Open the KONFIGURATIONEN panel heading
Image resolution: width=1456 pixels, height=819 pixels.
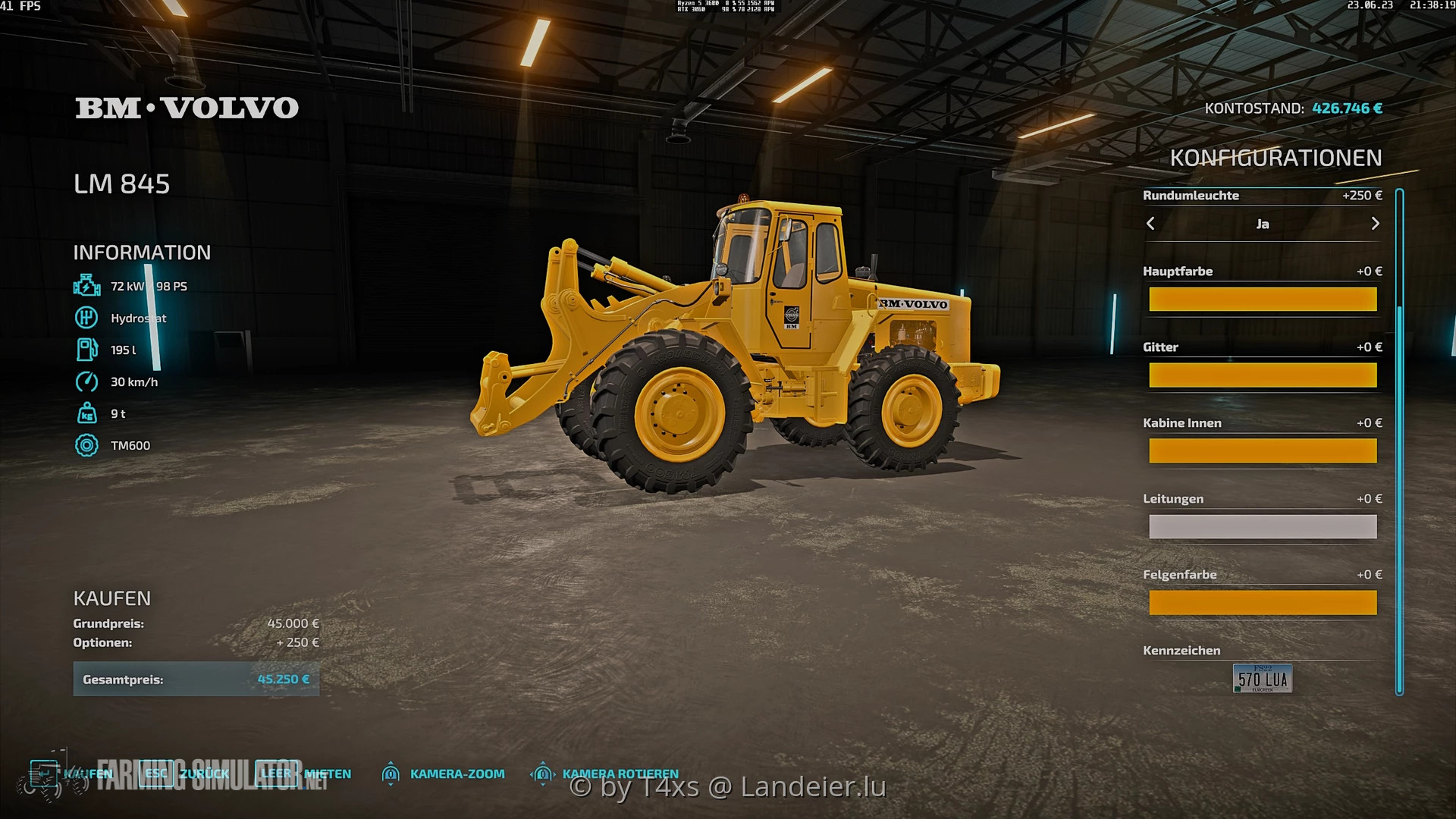(x=1277, y=157)
